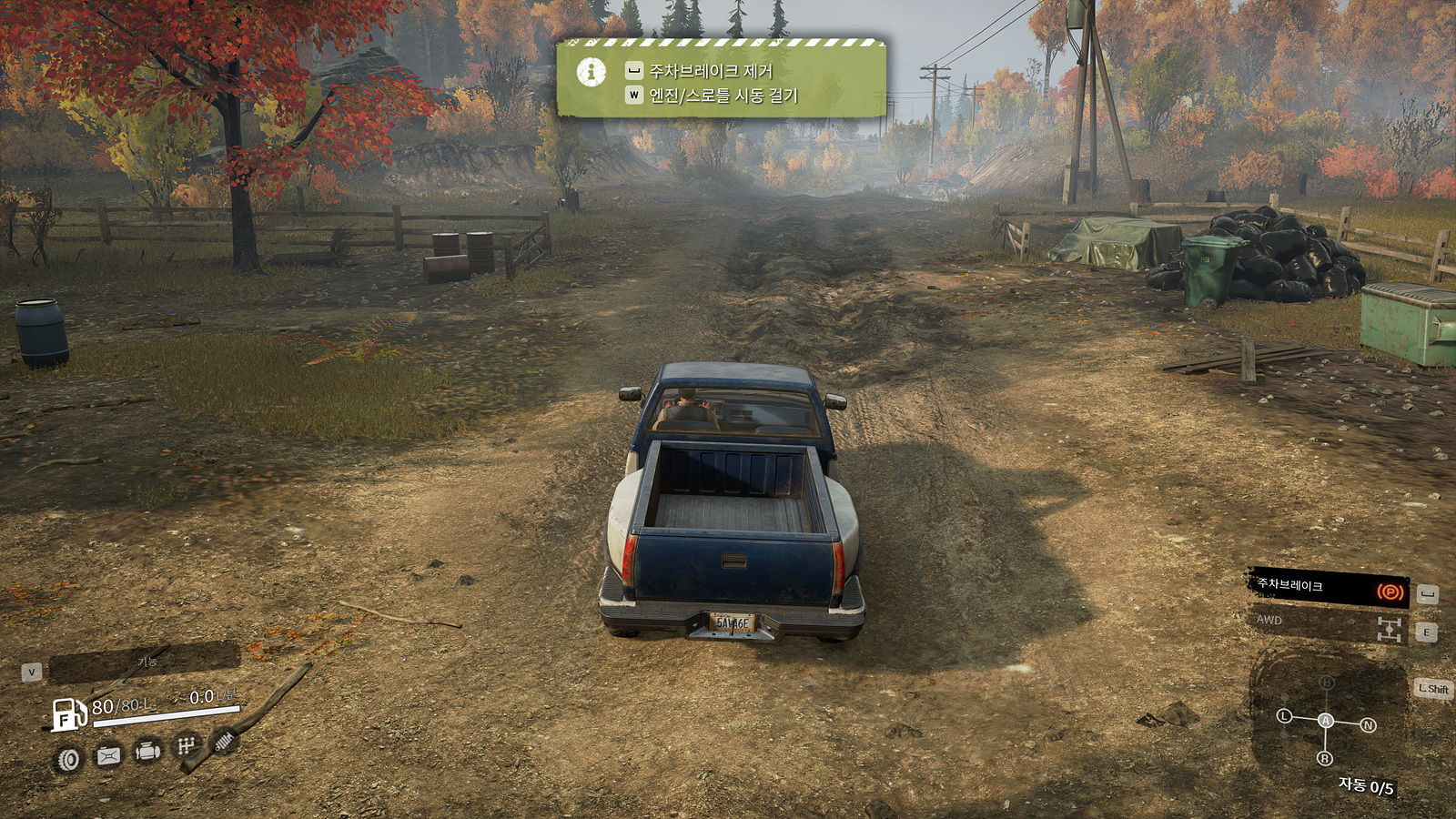Toggle the AWD drive mode panel
The image size is (1456, 819).
click(1327, 626)
